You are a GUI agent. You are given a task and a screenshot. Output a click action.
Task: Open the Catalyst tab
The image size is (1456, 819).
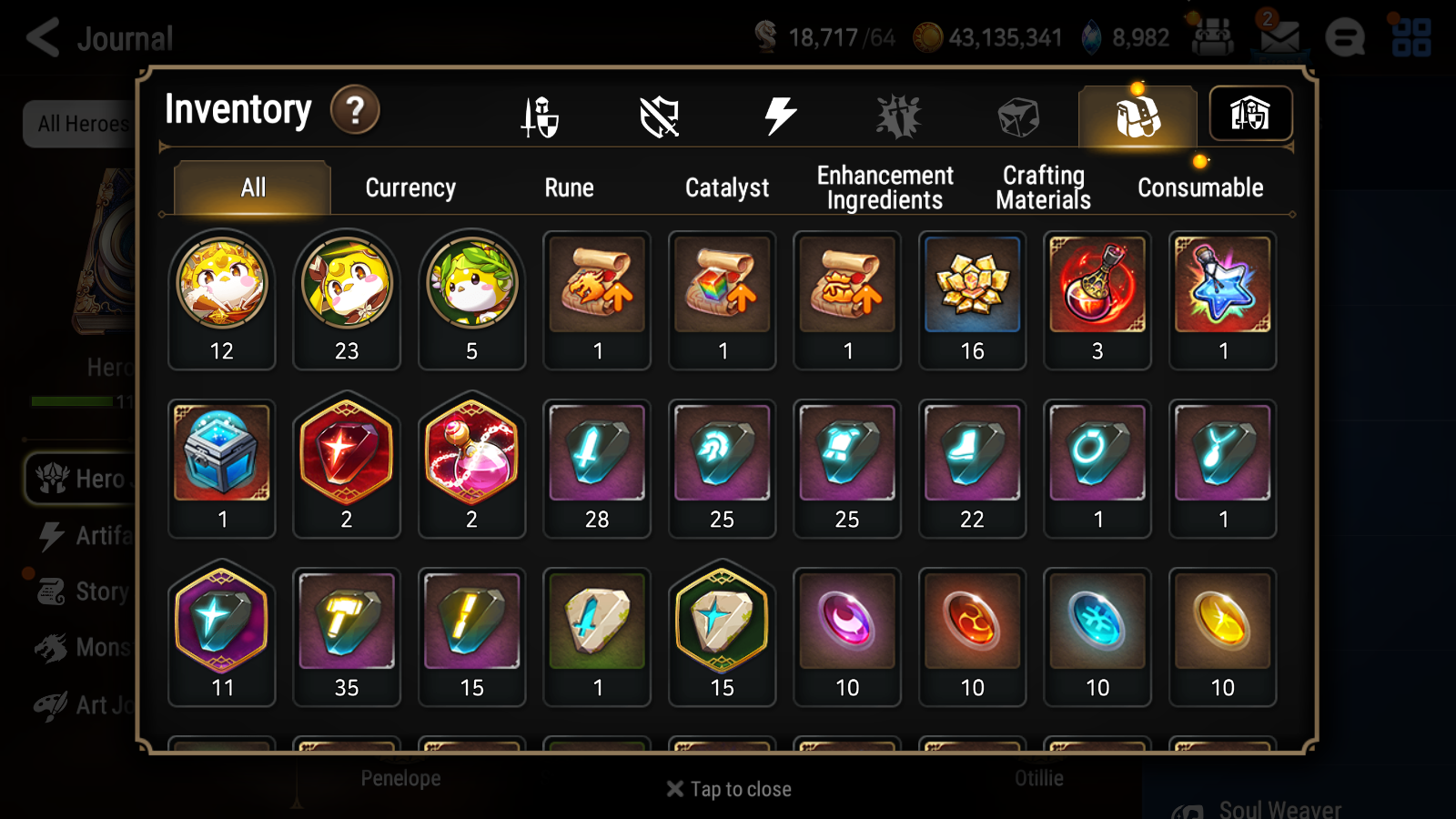point(726,188)
